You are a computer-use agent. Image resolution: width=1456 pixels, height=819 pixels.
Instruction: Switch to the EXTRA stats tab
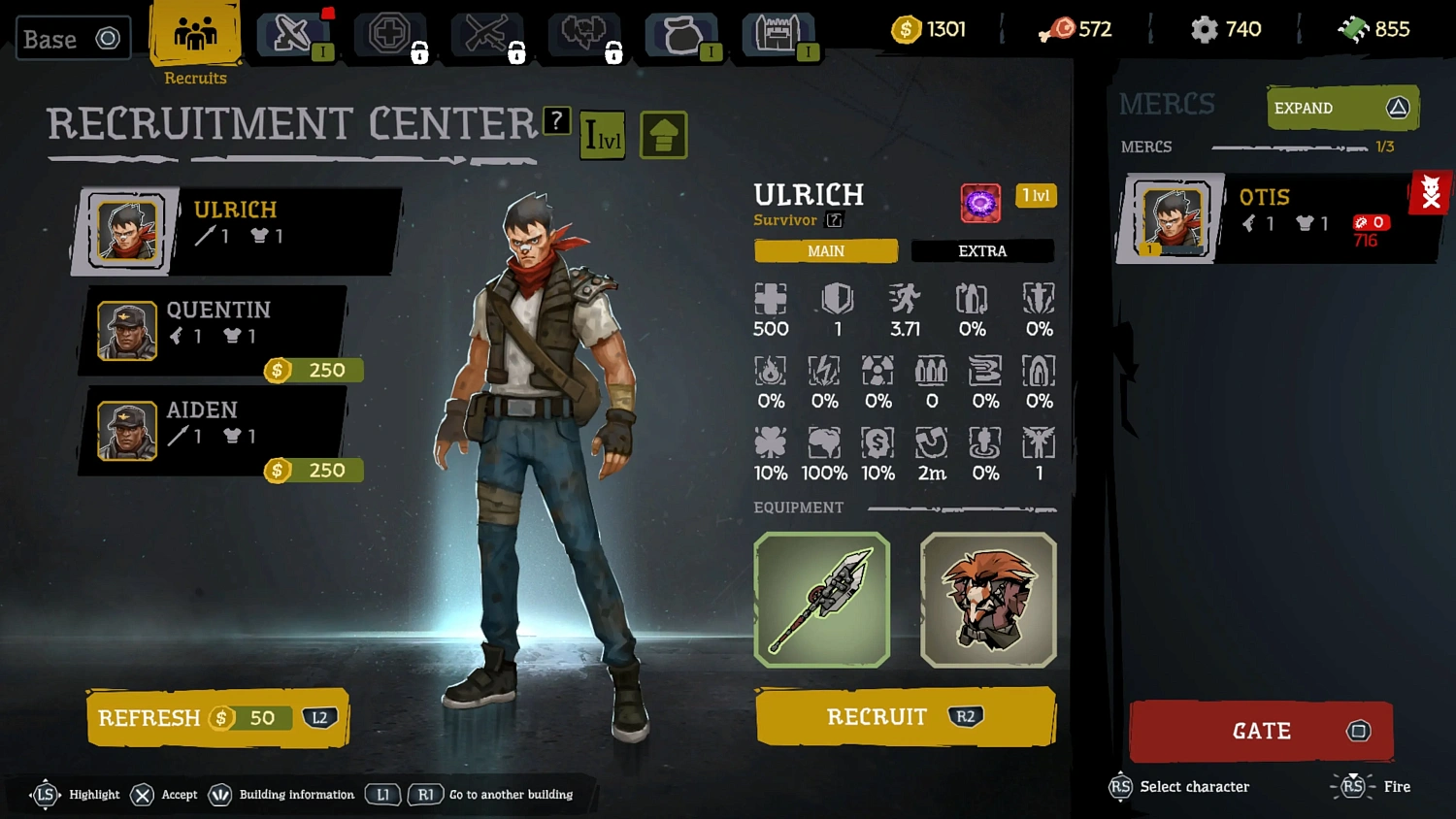tap(982, 251)
